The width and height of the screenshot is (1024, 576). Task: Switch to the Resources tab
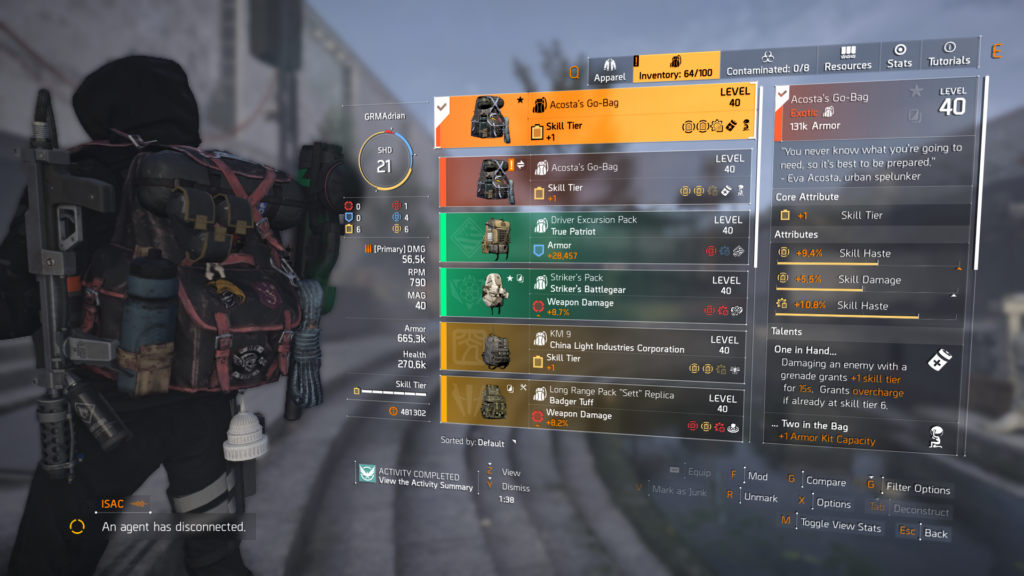point(848,59)
